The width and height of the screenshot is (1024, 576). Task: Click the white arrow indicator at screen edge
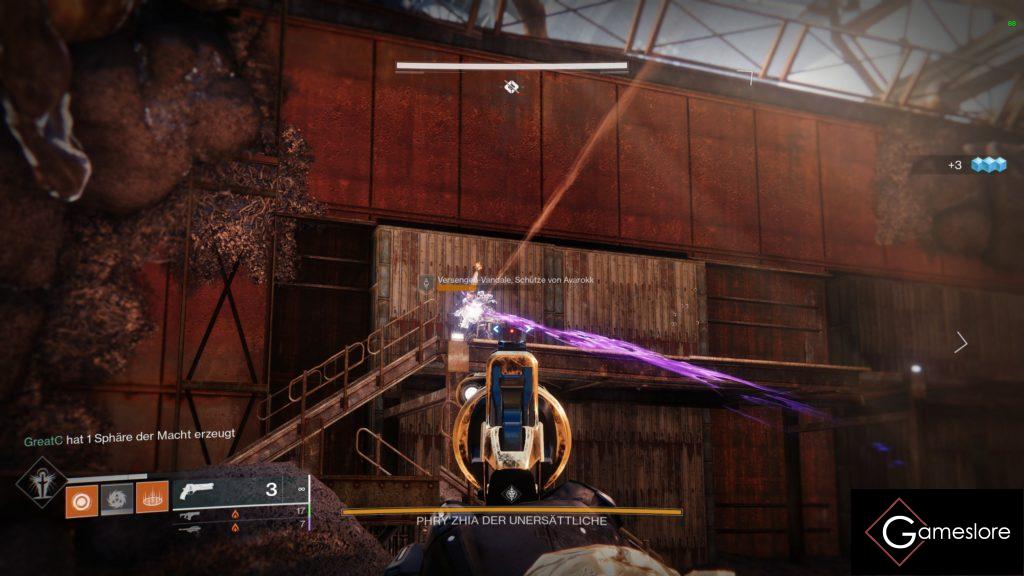(960, 343)
